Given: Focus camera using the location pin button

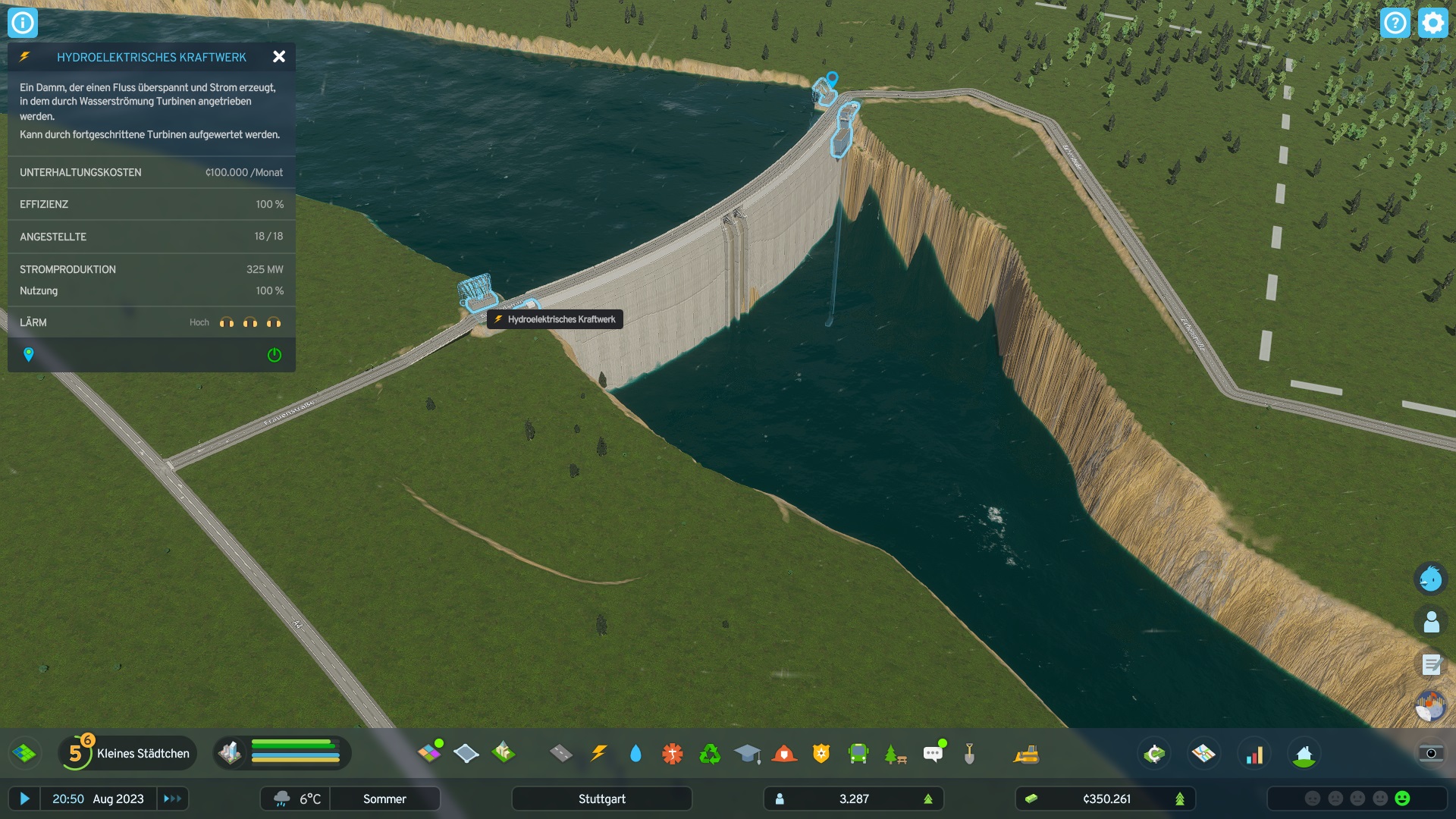Looking at the screenshot, I should pyautogui.click(x=29, y=354).
